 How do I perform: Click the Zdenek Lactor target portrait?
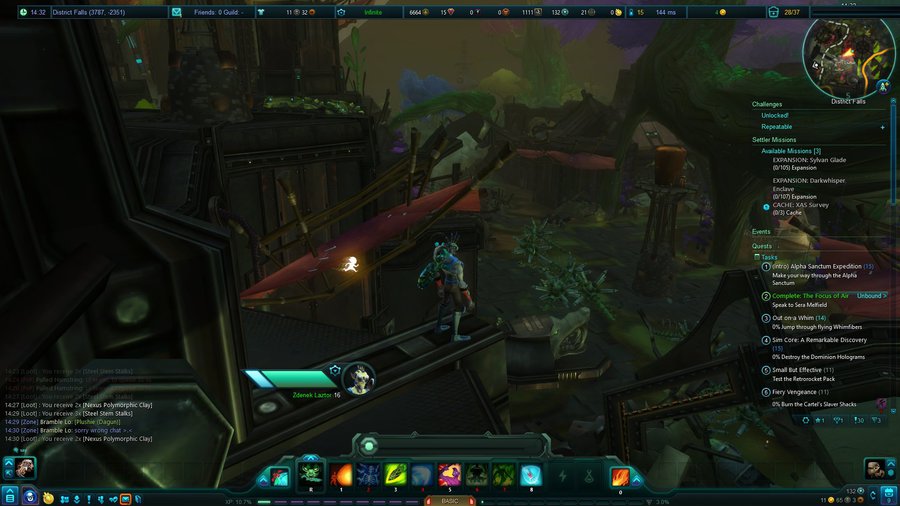pyautogui.click(x=359, y=377)
